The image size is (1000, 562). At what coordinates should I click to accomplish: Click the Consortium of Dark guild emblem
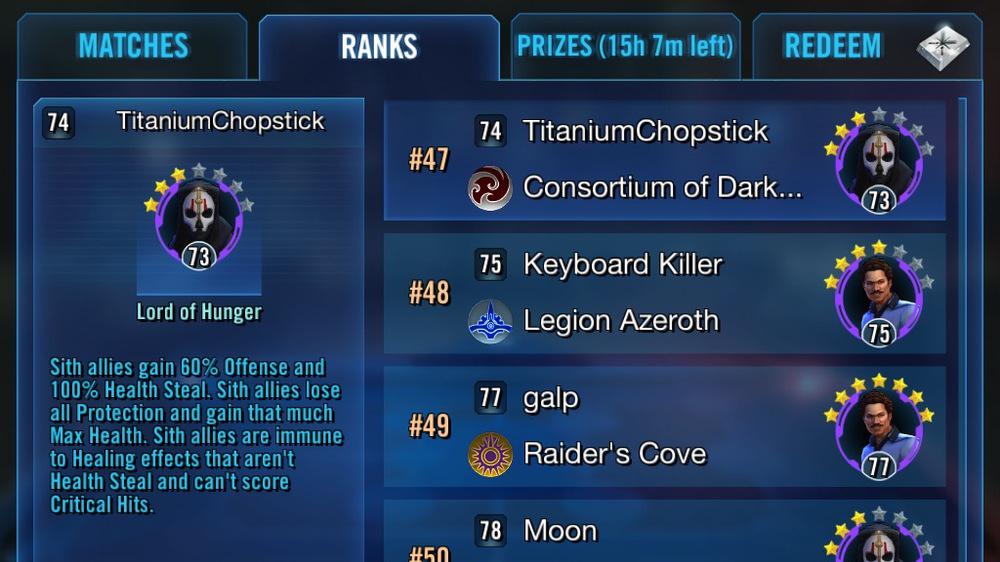(x=490, y=188)
